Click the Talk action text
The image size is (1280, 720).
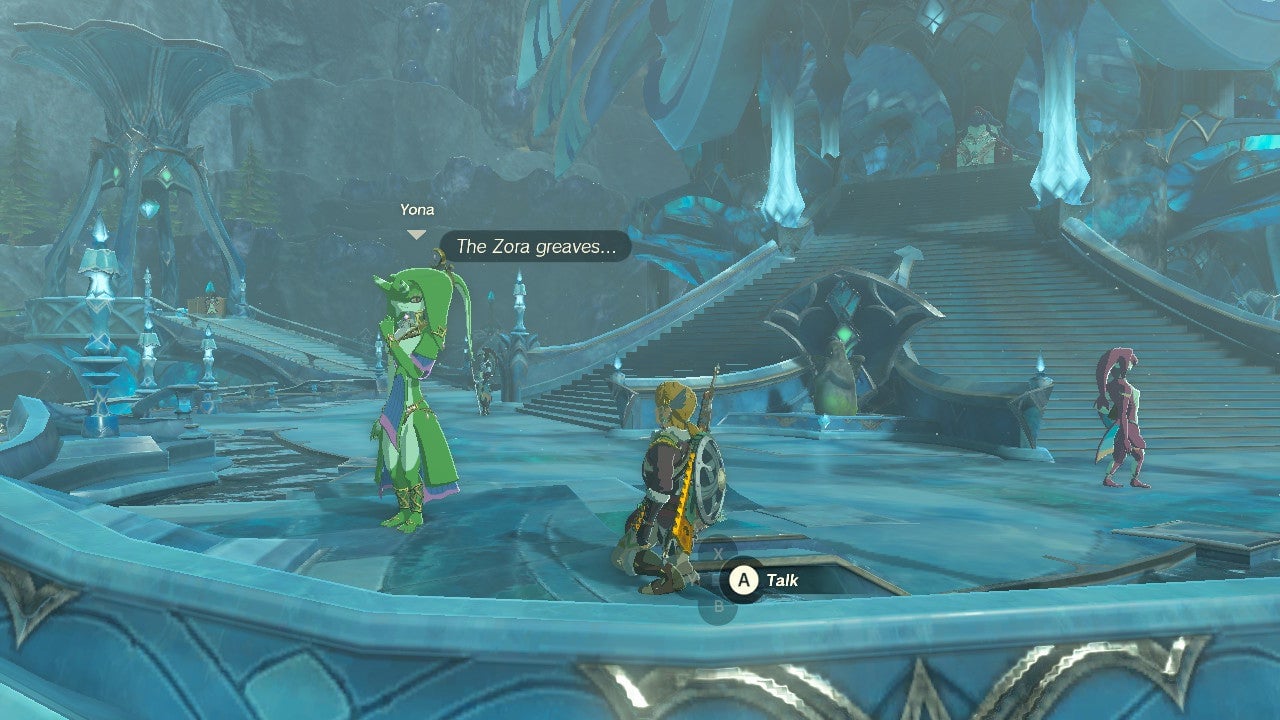(x=783, y=578)
